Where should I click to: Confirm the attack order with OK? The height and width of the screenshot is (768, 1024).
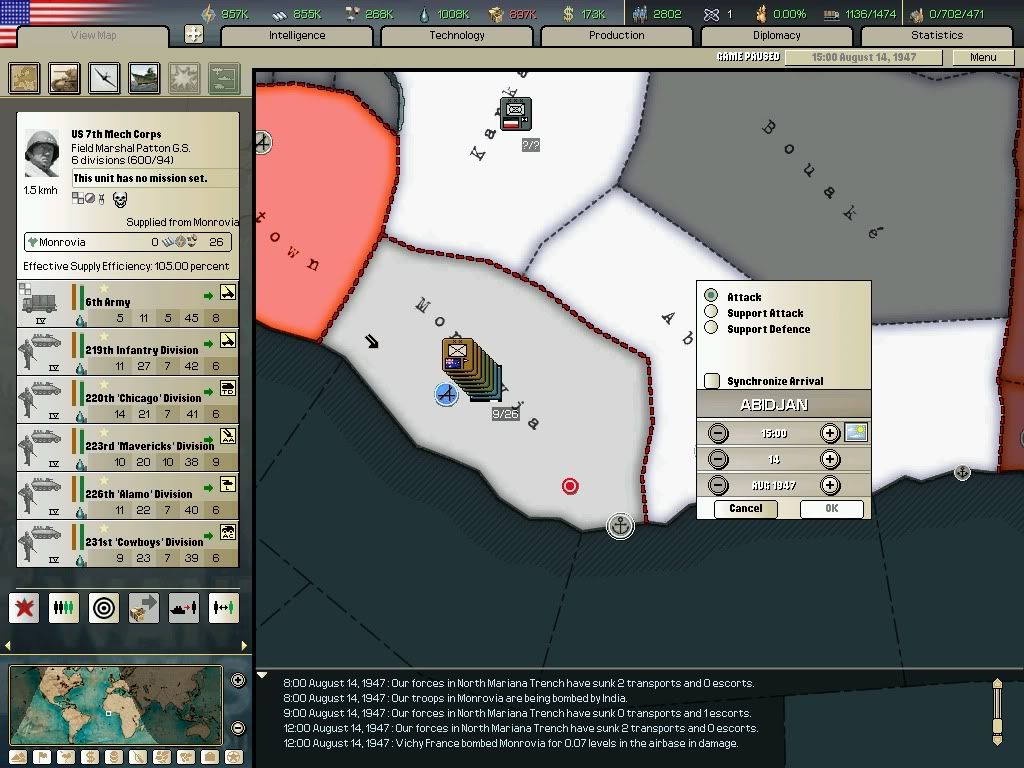point(831,509)
